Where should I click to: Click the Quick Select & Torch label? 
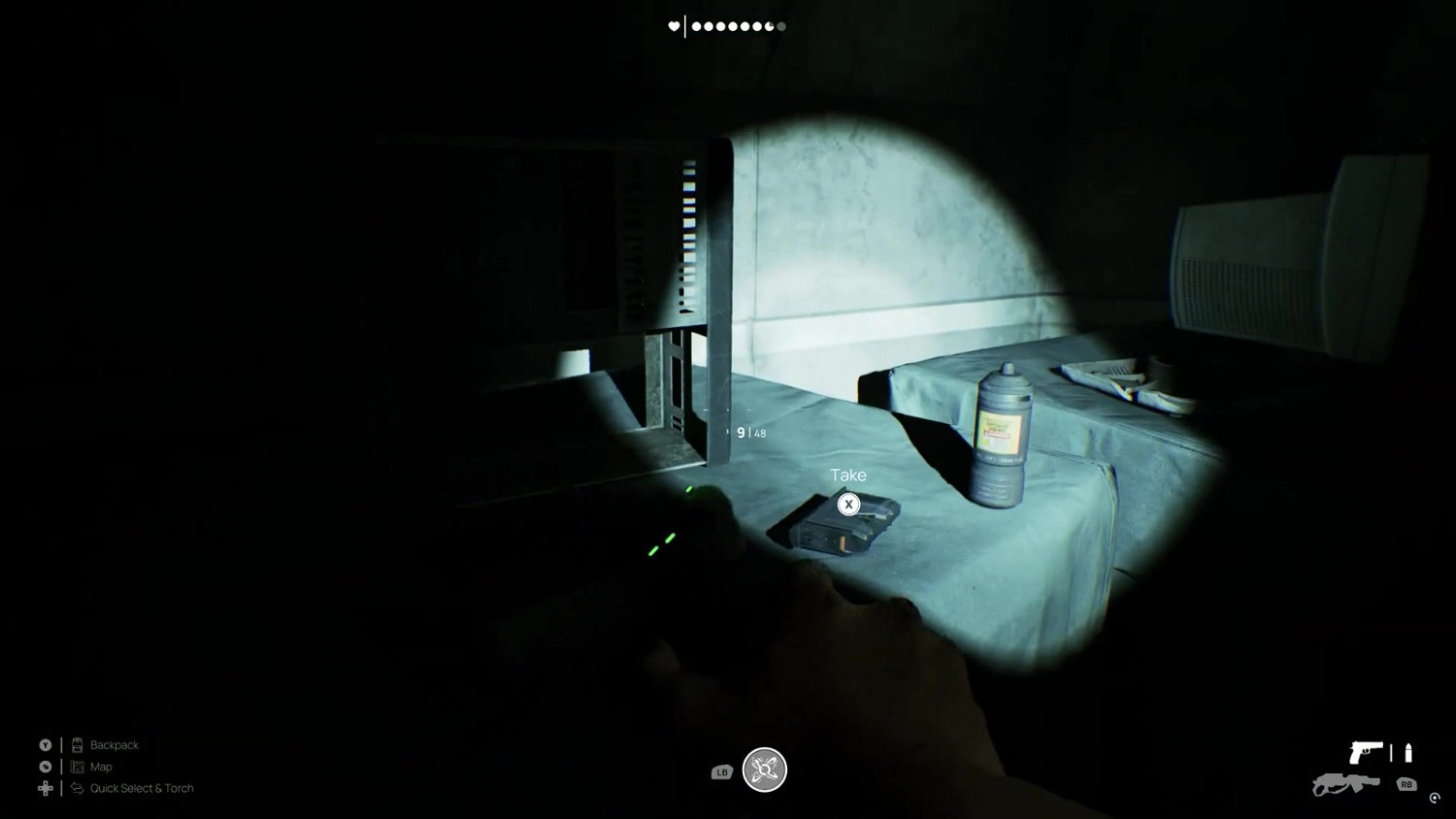(141, 788)
